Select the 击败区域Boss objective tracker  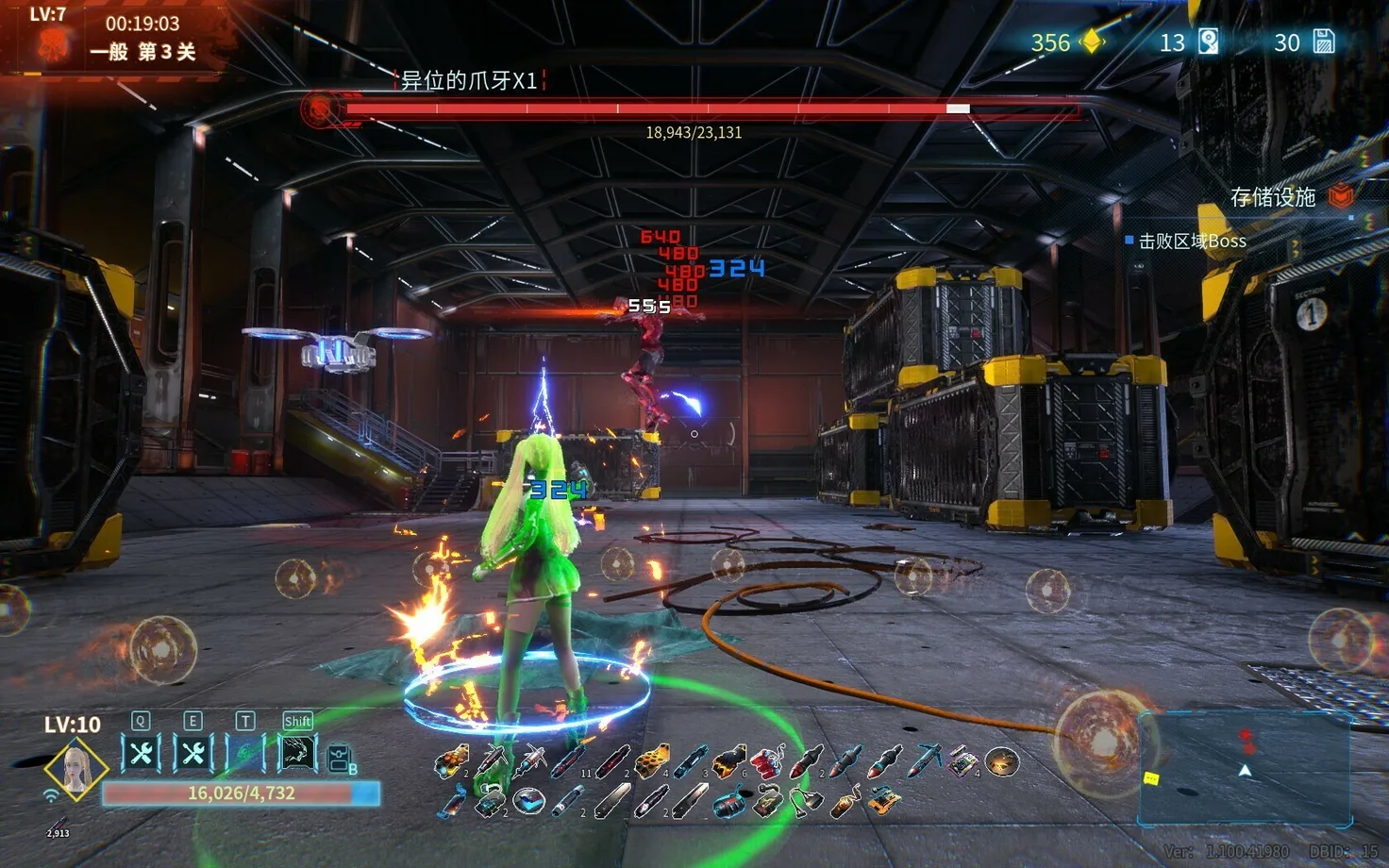[x=1192, y=242]
